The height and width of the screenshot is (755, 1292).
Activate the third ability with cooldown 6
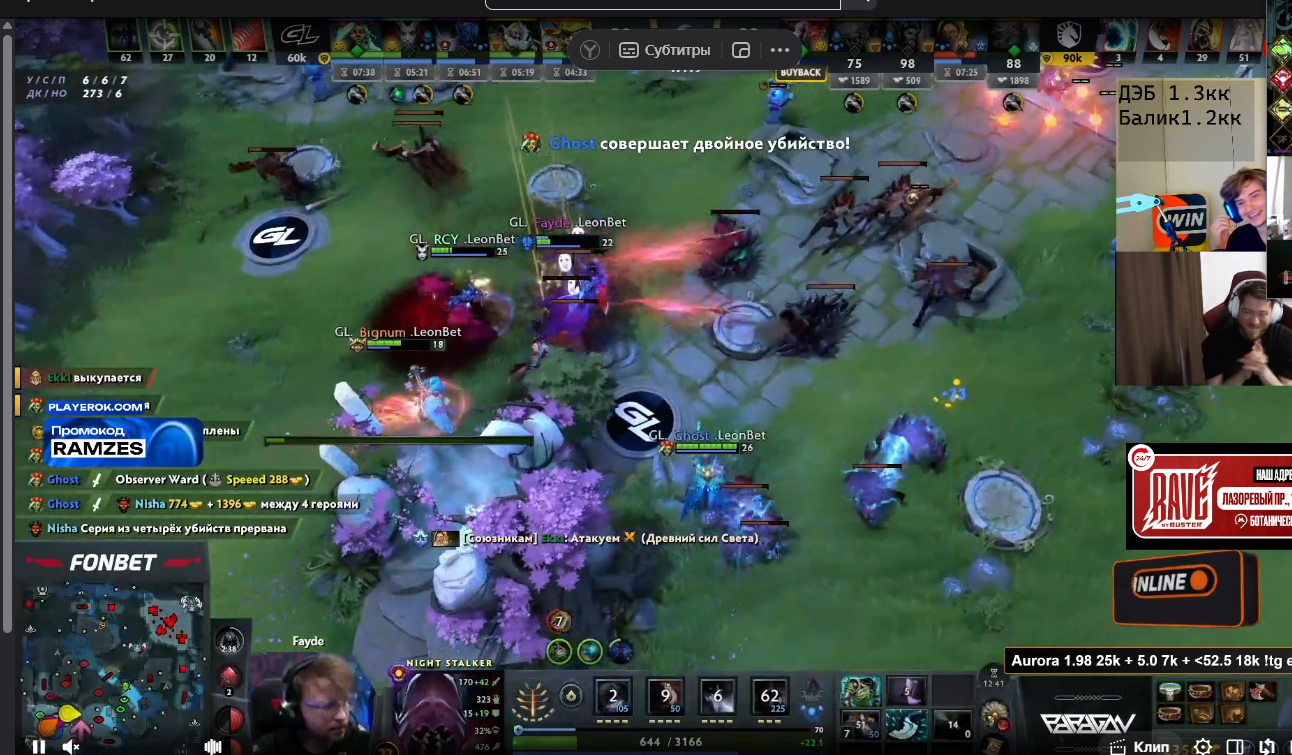point(718,696)
